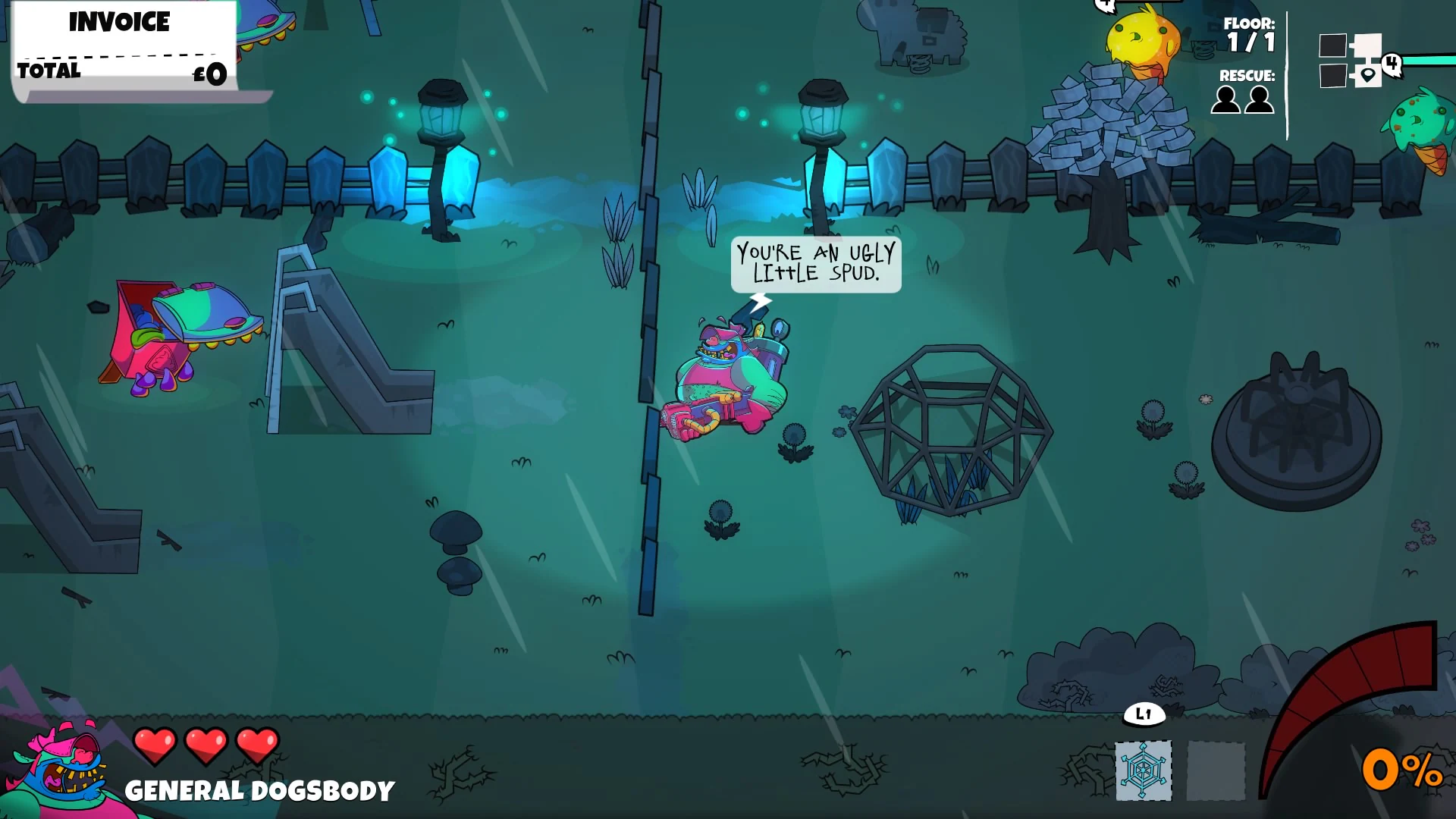Click the first red heart icon

click(155, 745)
